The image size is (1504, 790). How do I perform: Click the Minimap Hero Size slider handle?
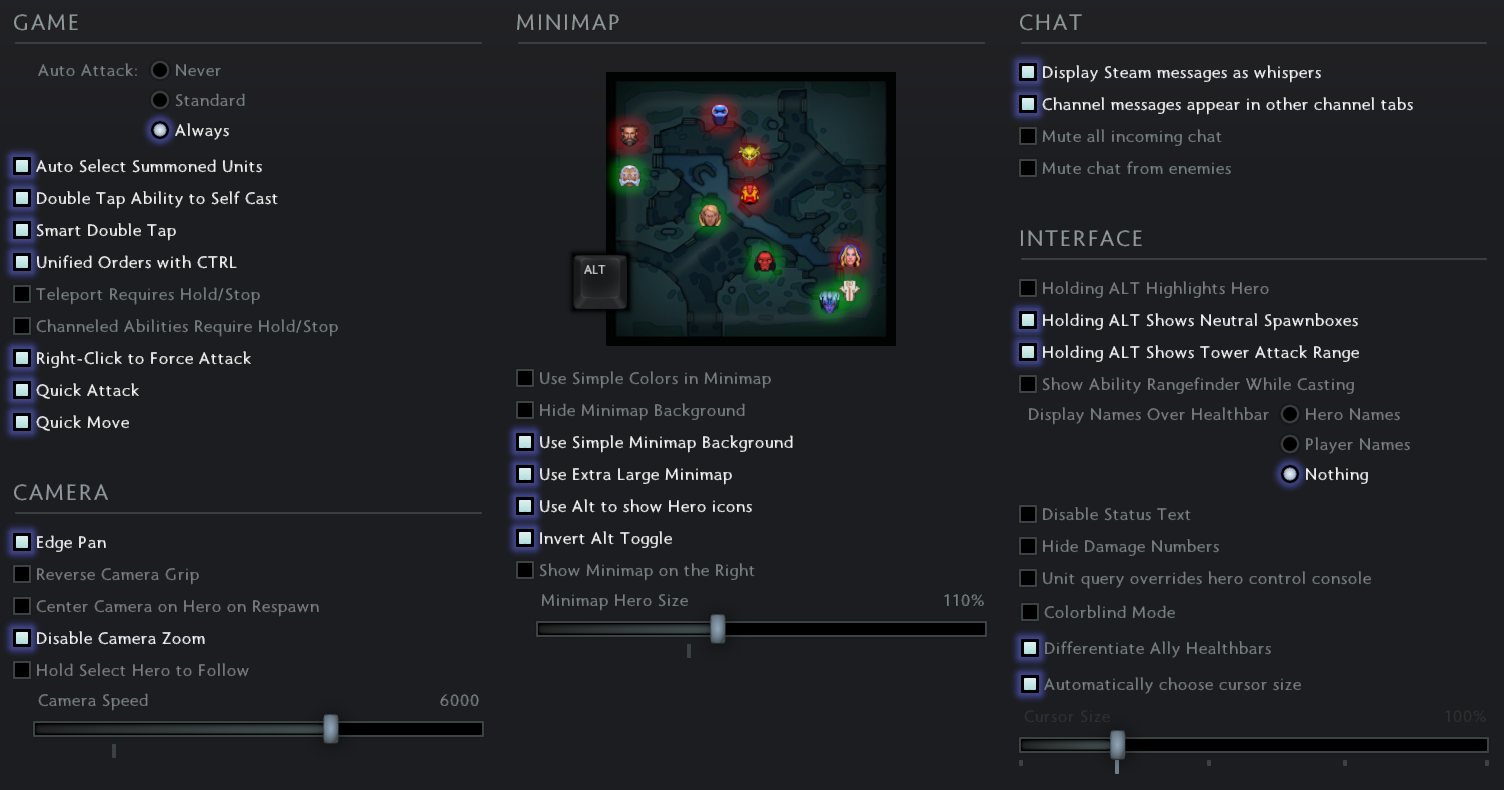pos(718,630)
